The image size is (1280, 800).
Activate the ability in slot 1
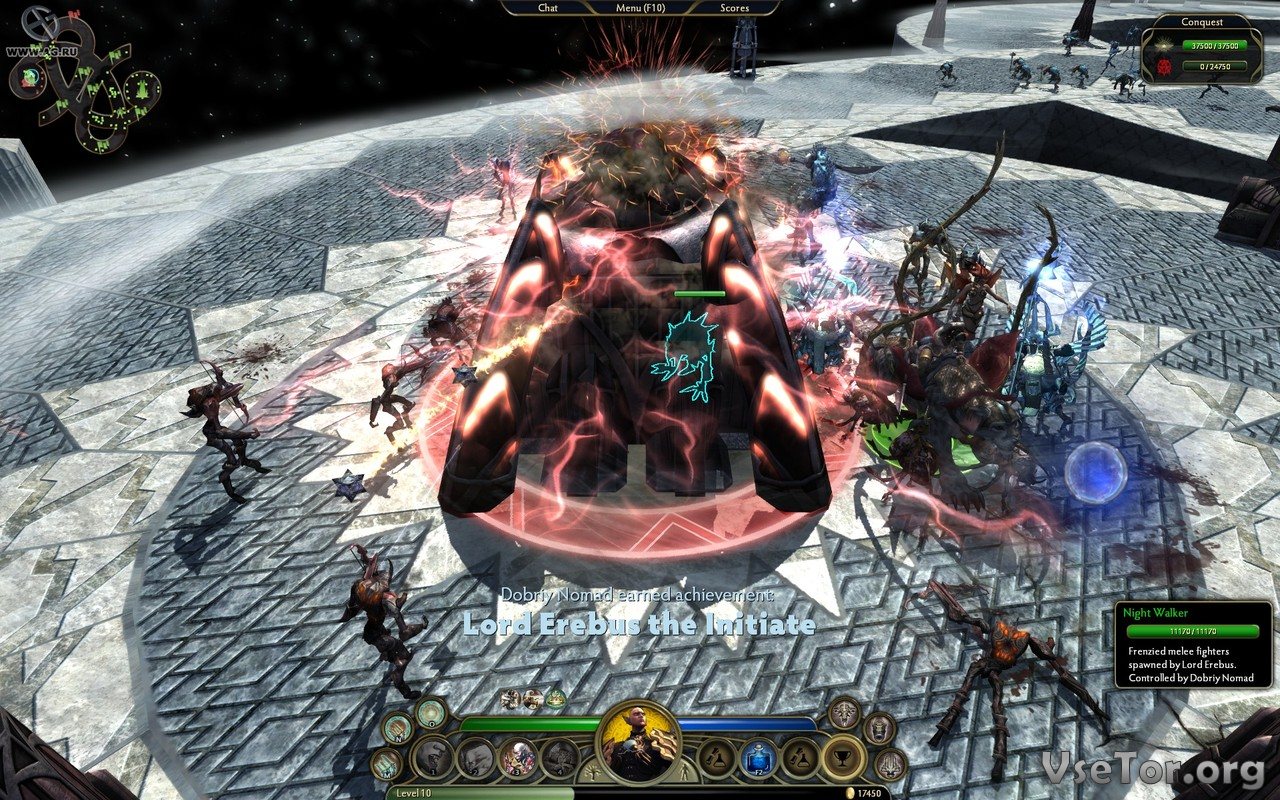coord(433,758)
